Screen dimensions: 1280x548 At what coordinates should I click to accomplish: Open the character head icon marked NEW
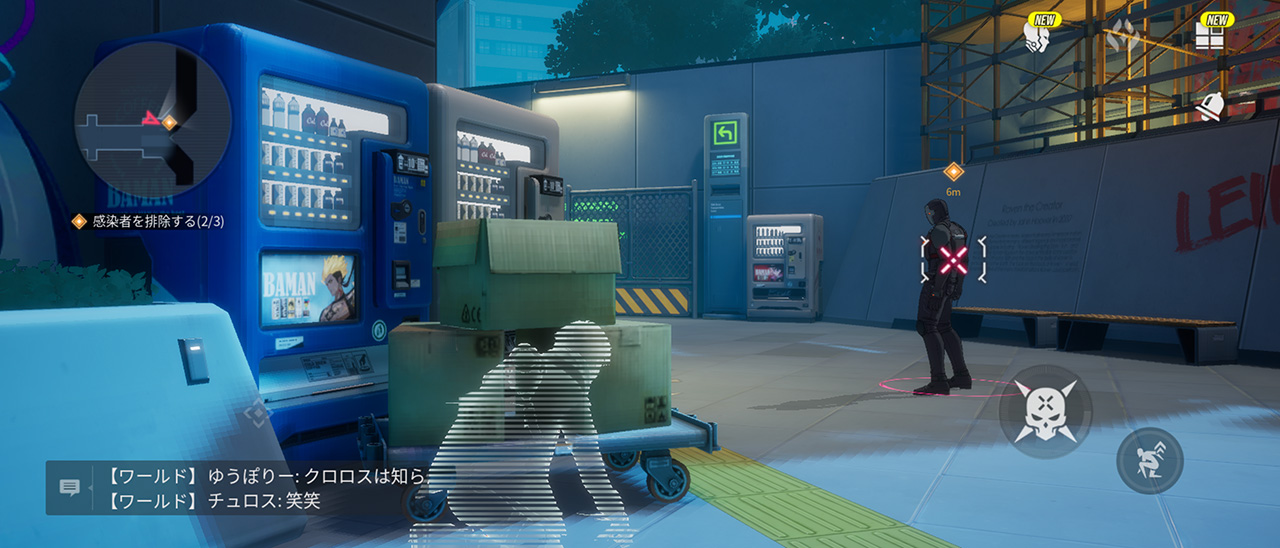coord(1037,37)
